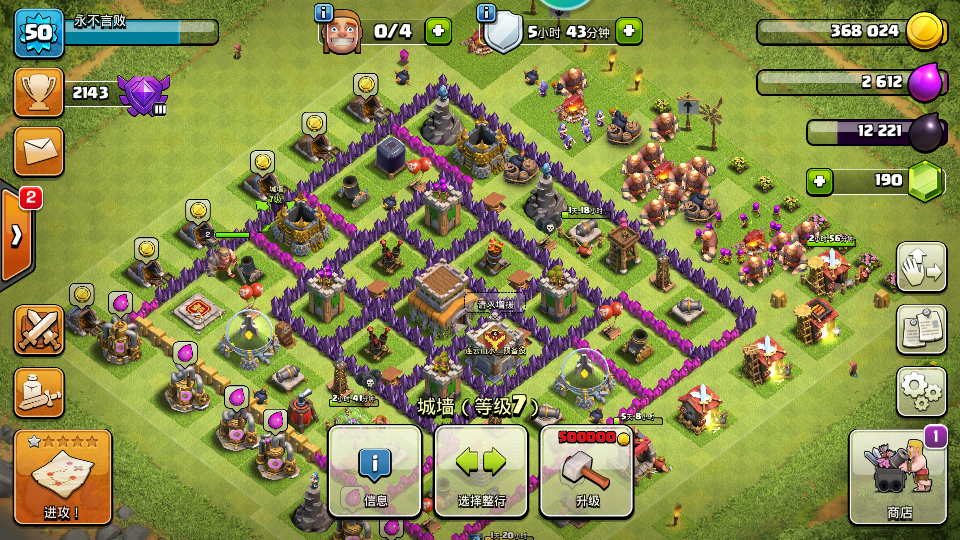The image size is (960, 540).
Task: Open the trophy leaderboard button
Action: click(39, 92)
